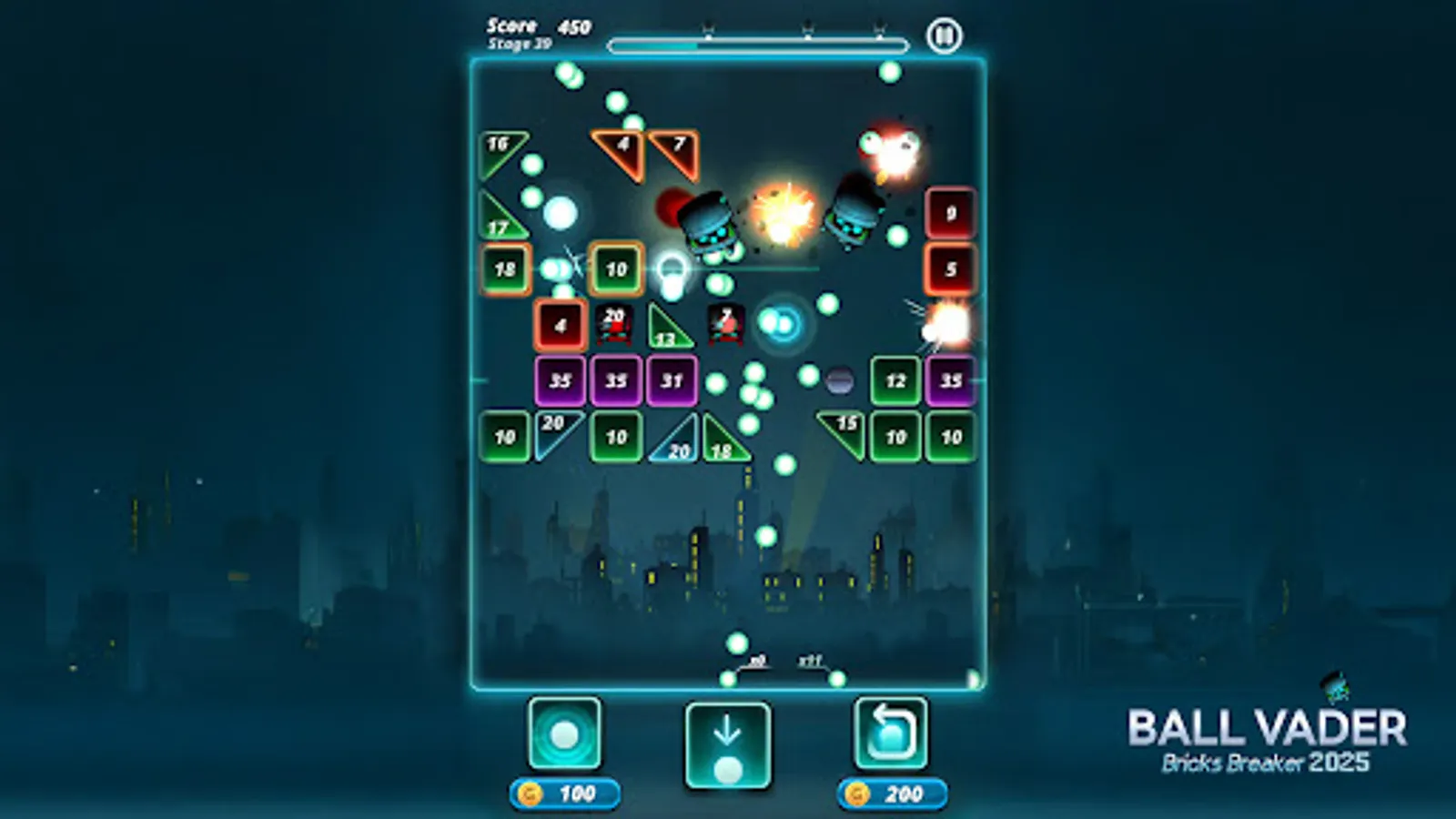Image resolution: width=1456 pixels, height=819 pixels.
Task: Click the blue triangle labeled 20
Action: [677, 444]
